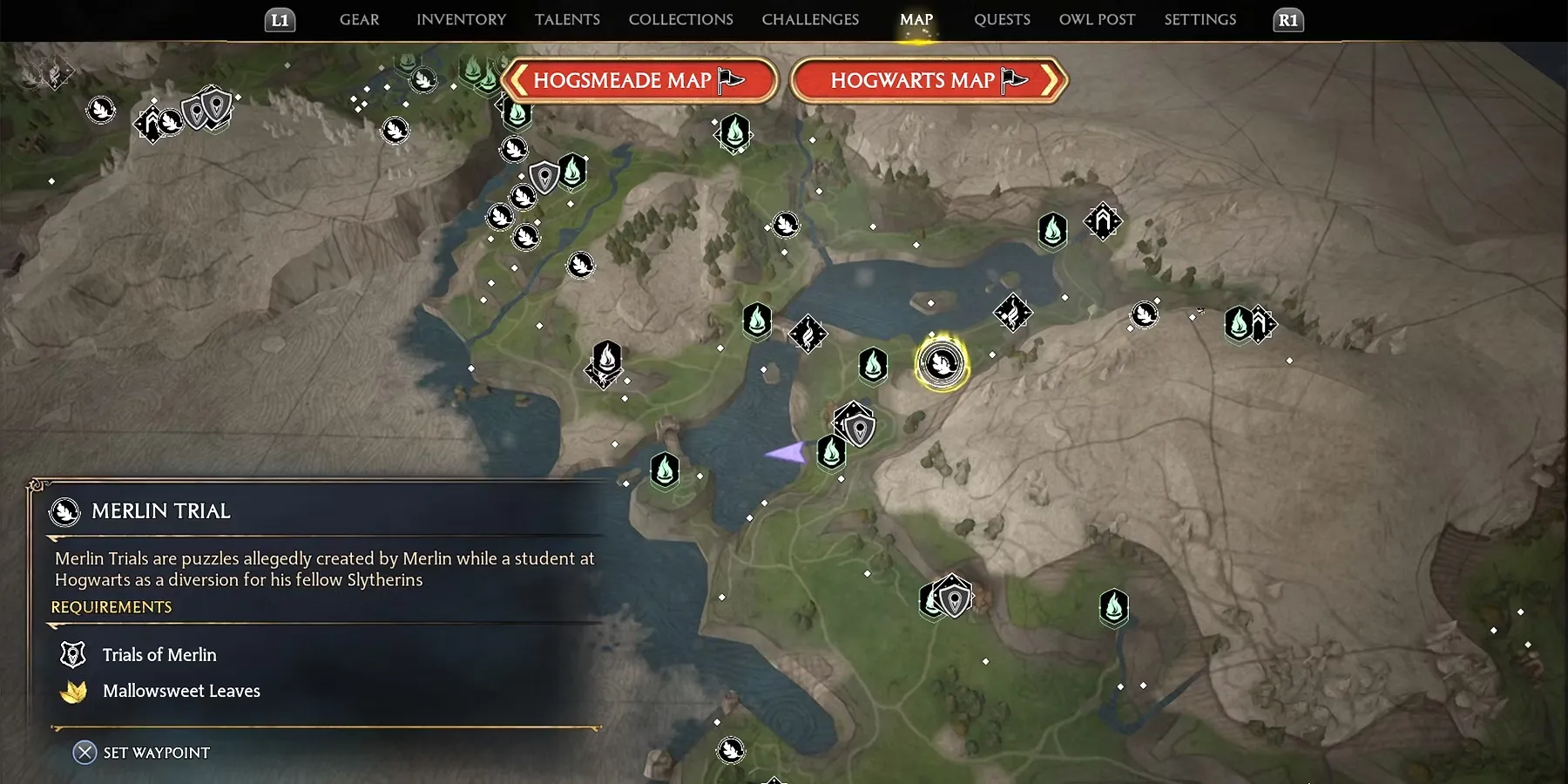
Task: Click the purple player arrow marker
Action: (x=787, y=452)
